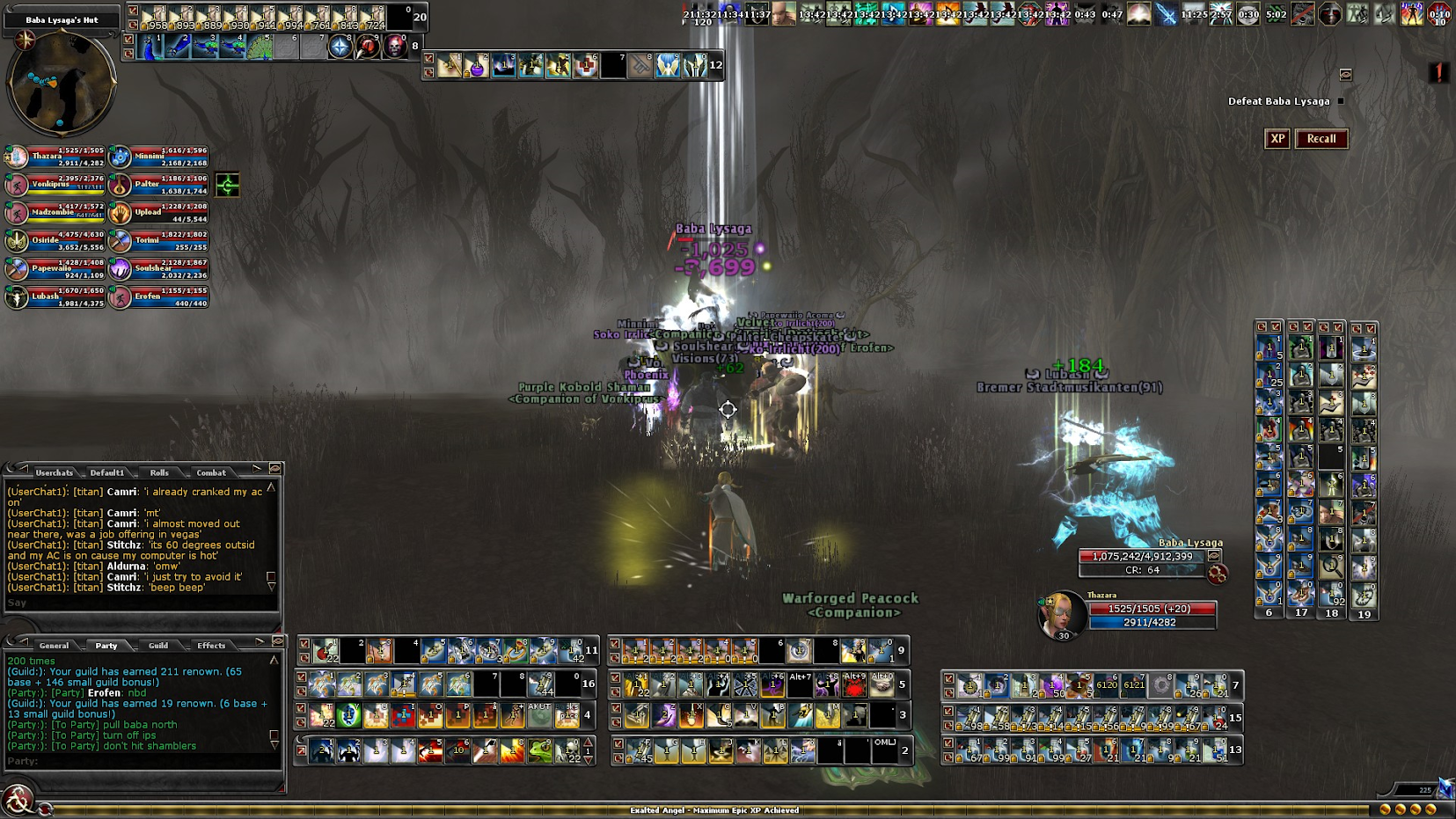The height and width of the screenshot is (819, 1456).
Task: Select the General chat tab
Action: (x=54, y=646)
